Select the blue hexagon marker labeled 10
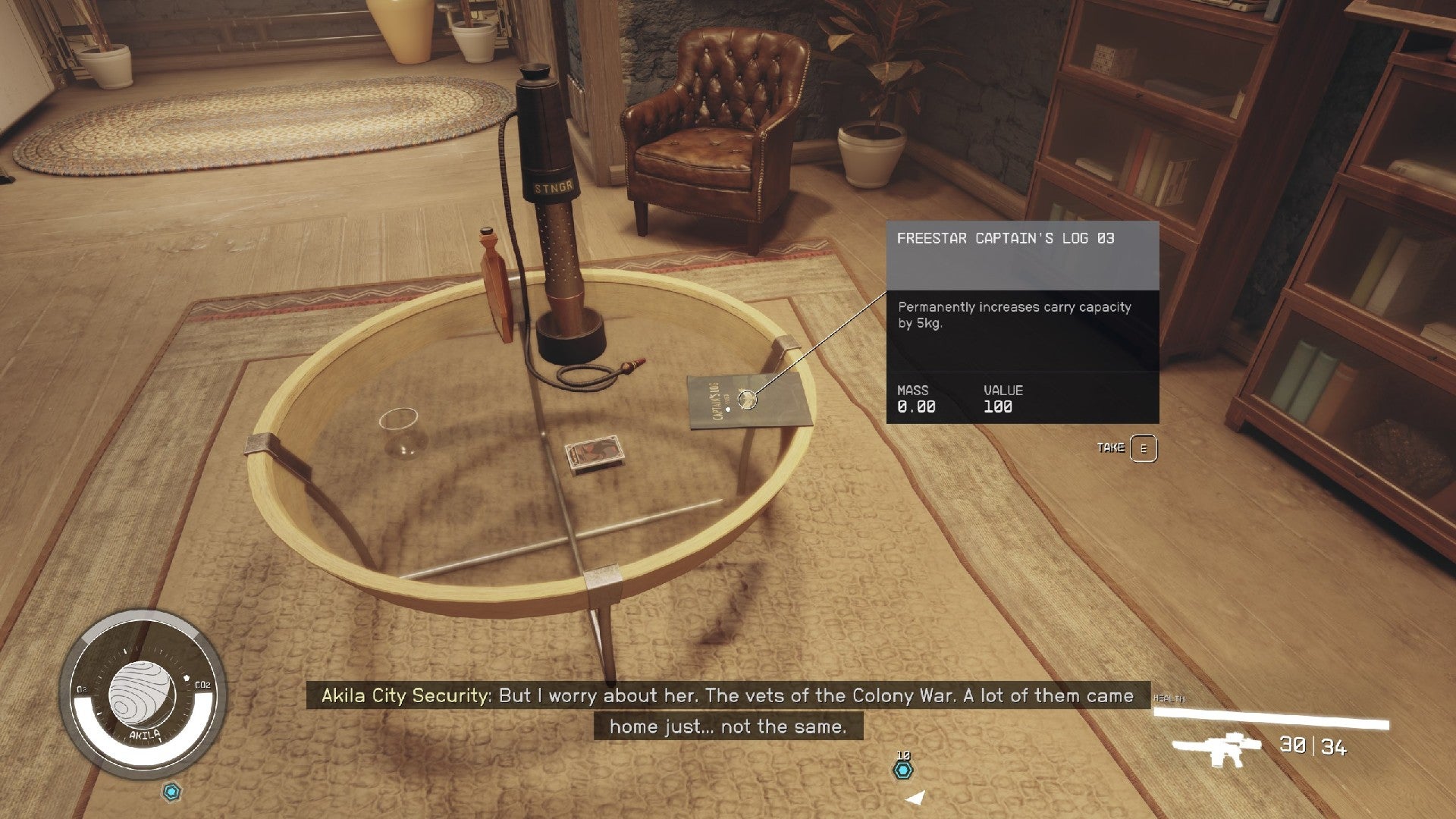 902,770
